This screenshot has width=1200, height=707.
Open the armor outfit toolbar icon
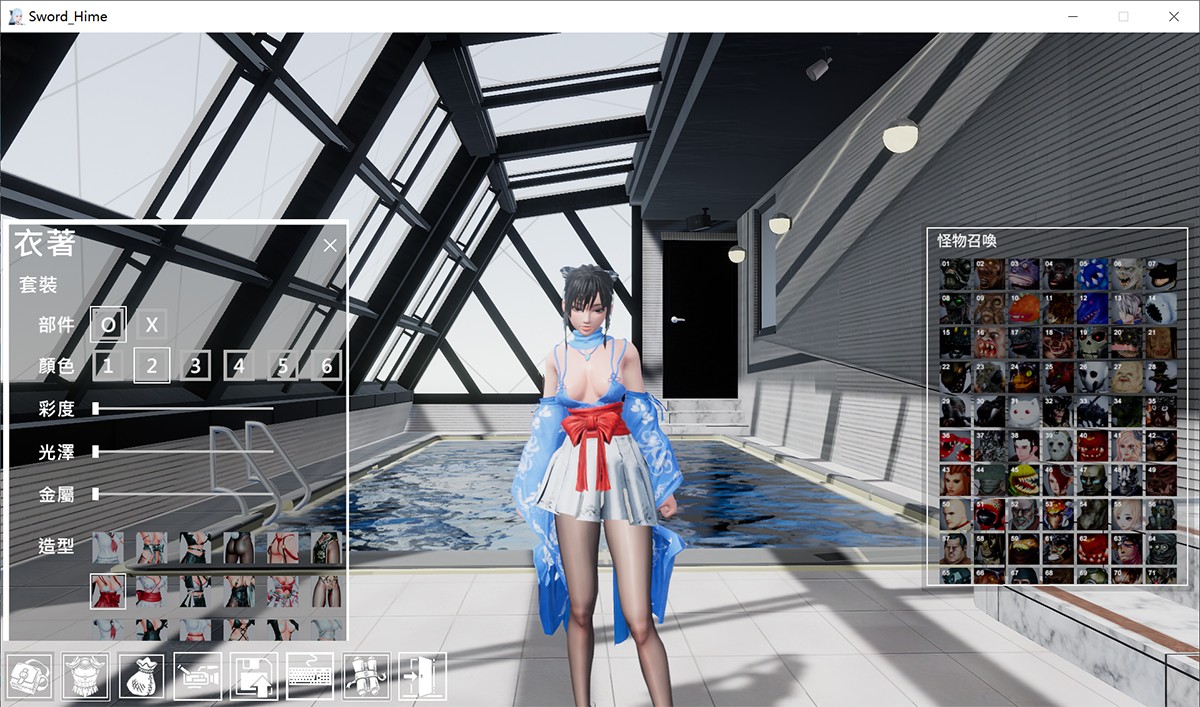[85, 676]
